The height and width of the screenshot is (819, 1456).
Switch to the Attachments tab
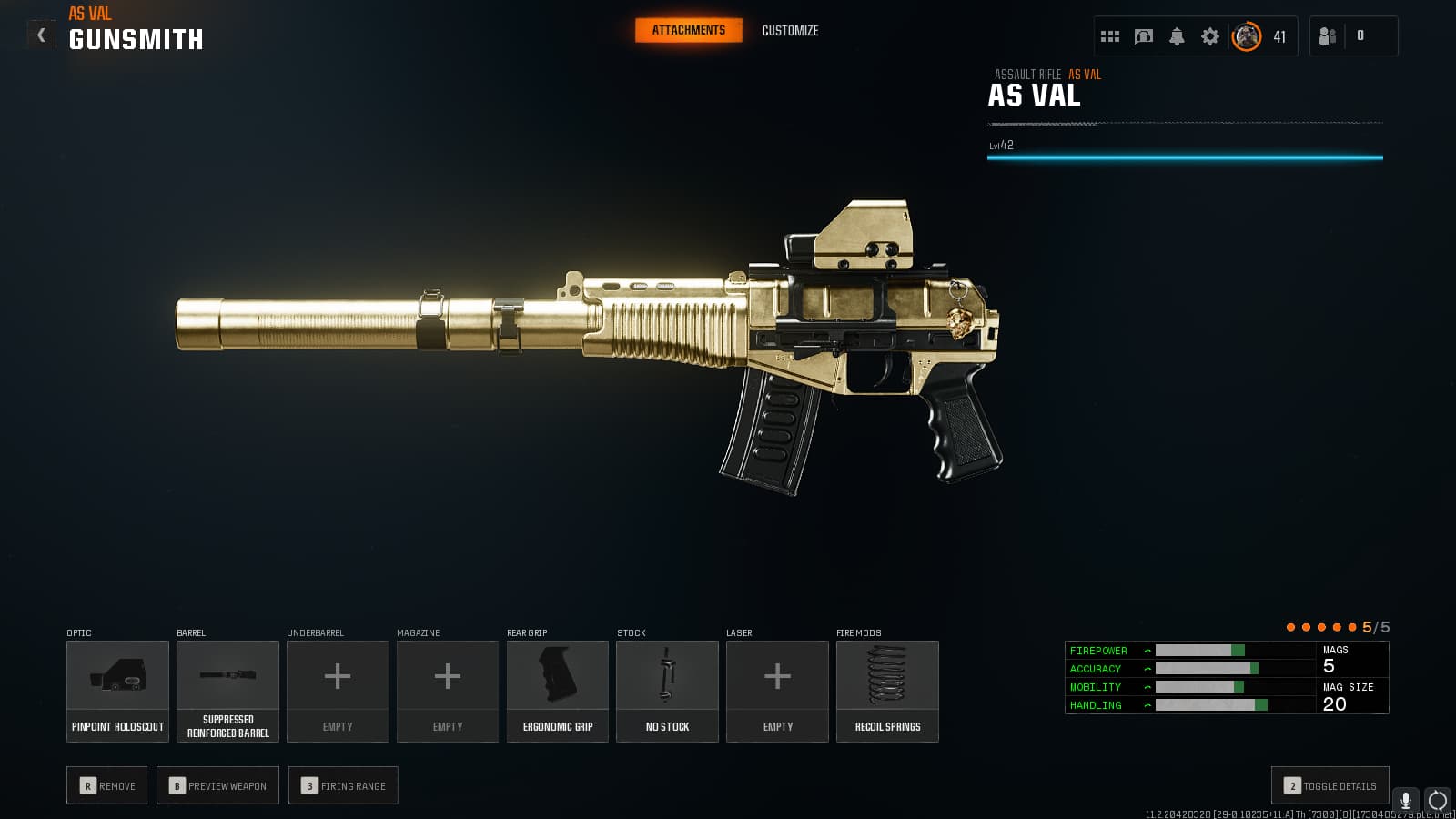pos(688,30)
